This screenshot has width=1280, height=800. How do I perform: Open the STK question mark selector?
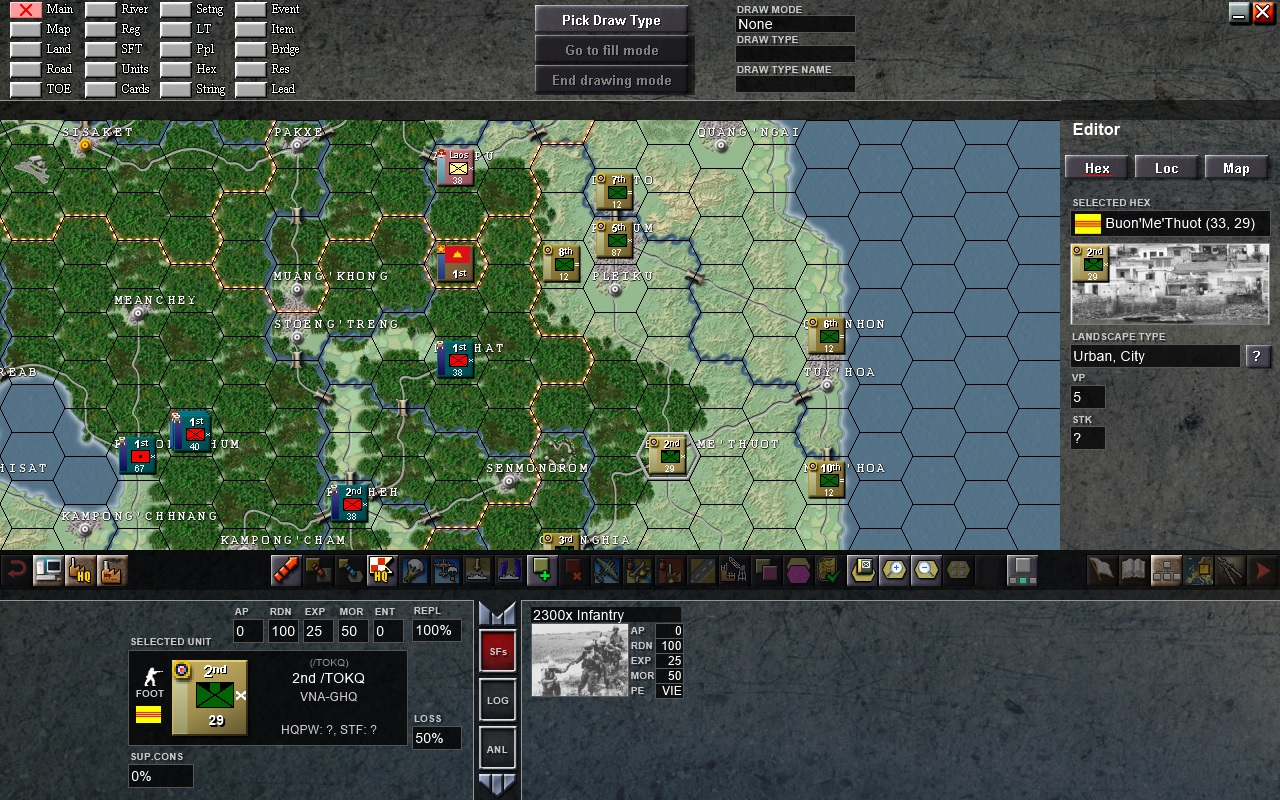[x=1087, y=437]
